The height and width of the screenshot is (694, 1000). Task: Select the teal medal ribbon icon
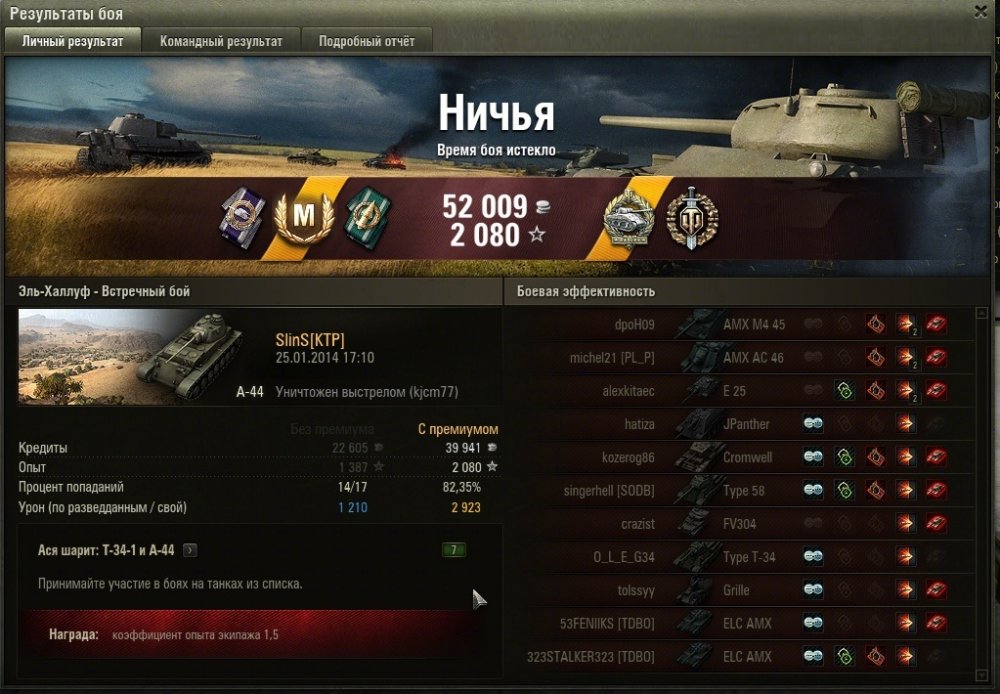pyautogui.click(x=367, y=214)
